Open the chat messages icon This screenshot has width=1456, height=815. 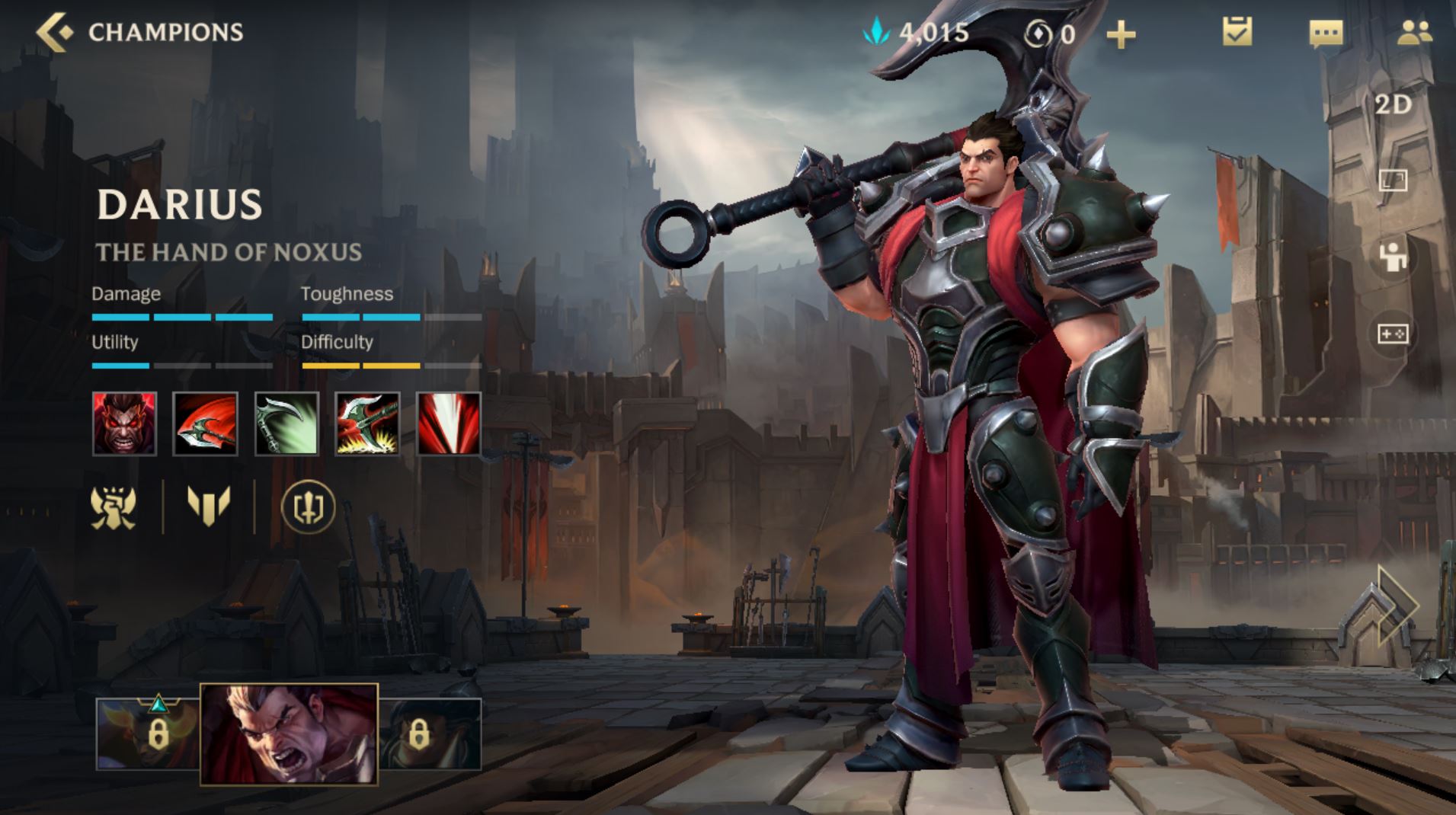[x=1326, y=34]
